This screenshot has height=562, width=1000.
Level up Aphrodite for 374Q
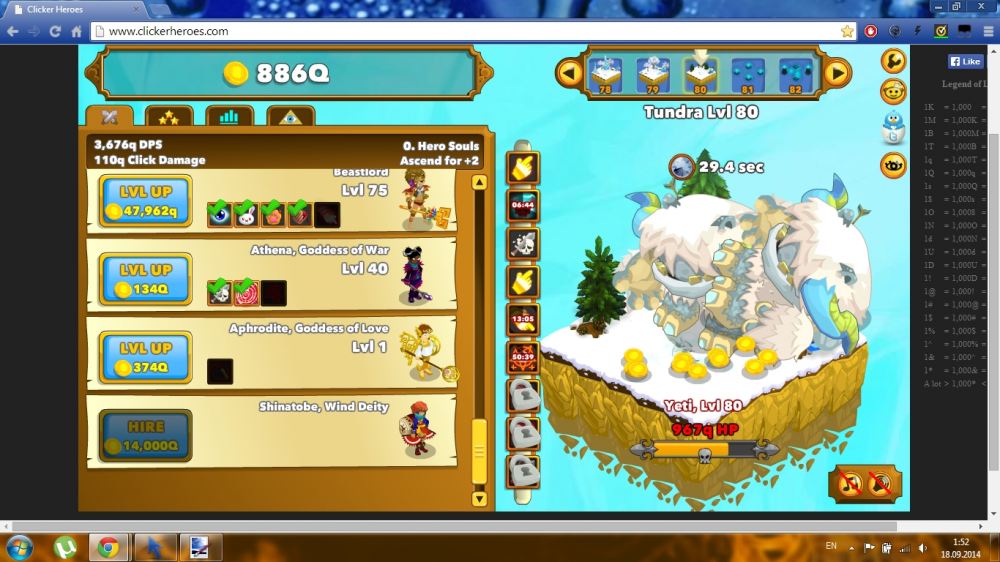pos(146,357)
